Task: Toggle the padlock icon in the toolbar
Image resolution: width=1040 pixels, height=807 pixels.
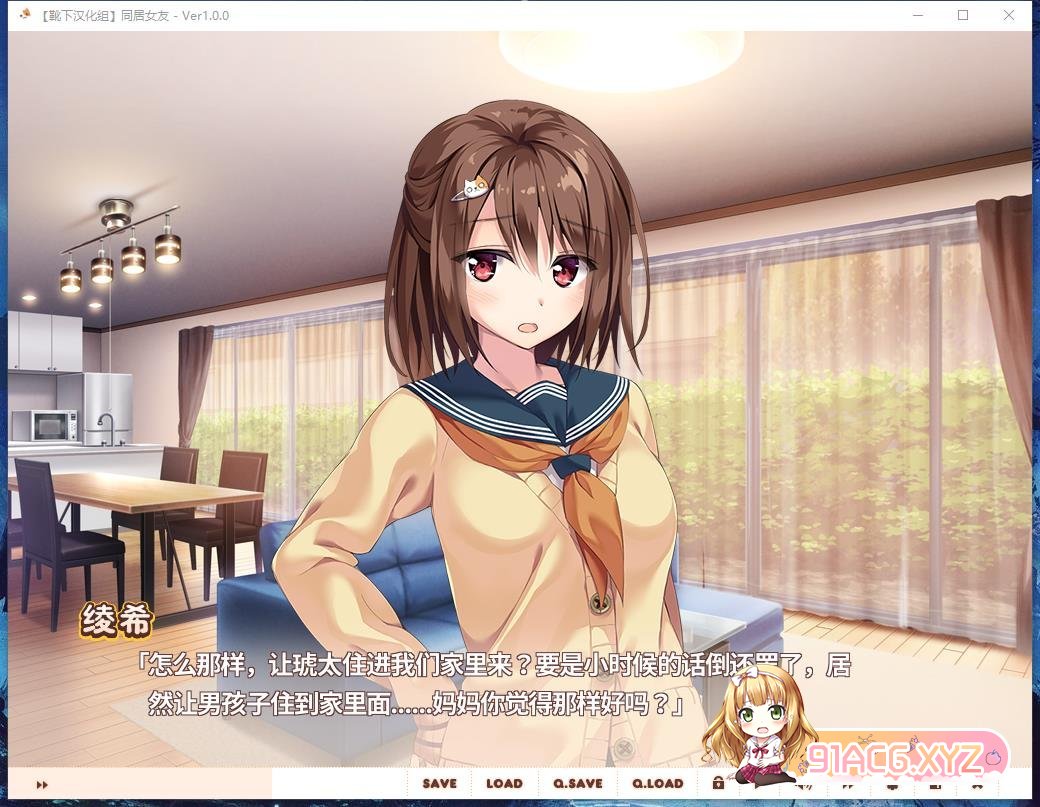Action: [x=718, y=783]
